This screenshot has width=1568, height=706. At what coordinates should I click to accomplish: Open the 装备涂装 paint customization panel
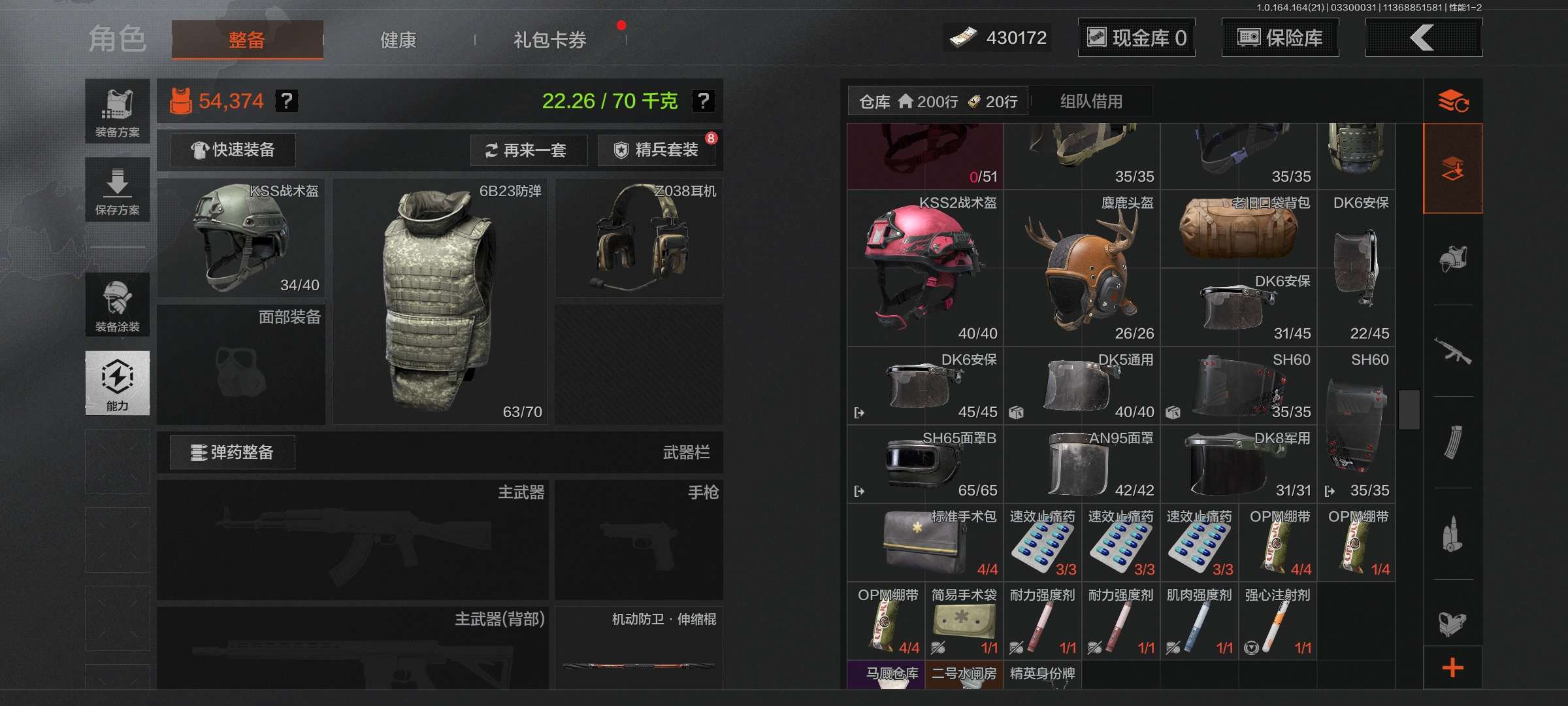tap(118, 305)
